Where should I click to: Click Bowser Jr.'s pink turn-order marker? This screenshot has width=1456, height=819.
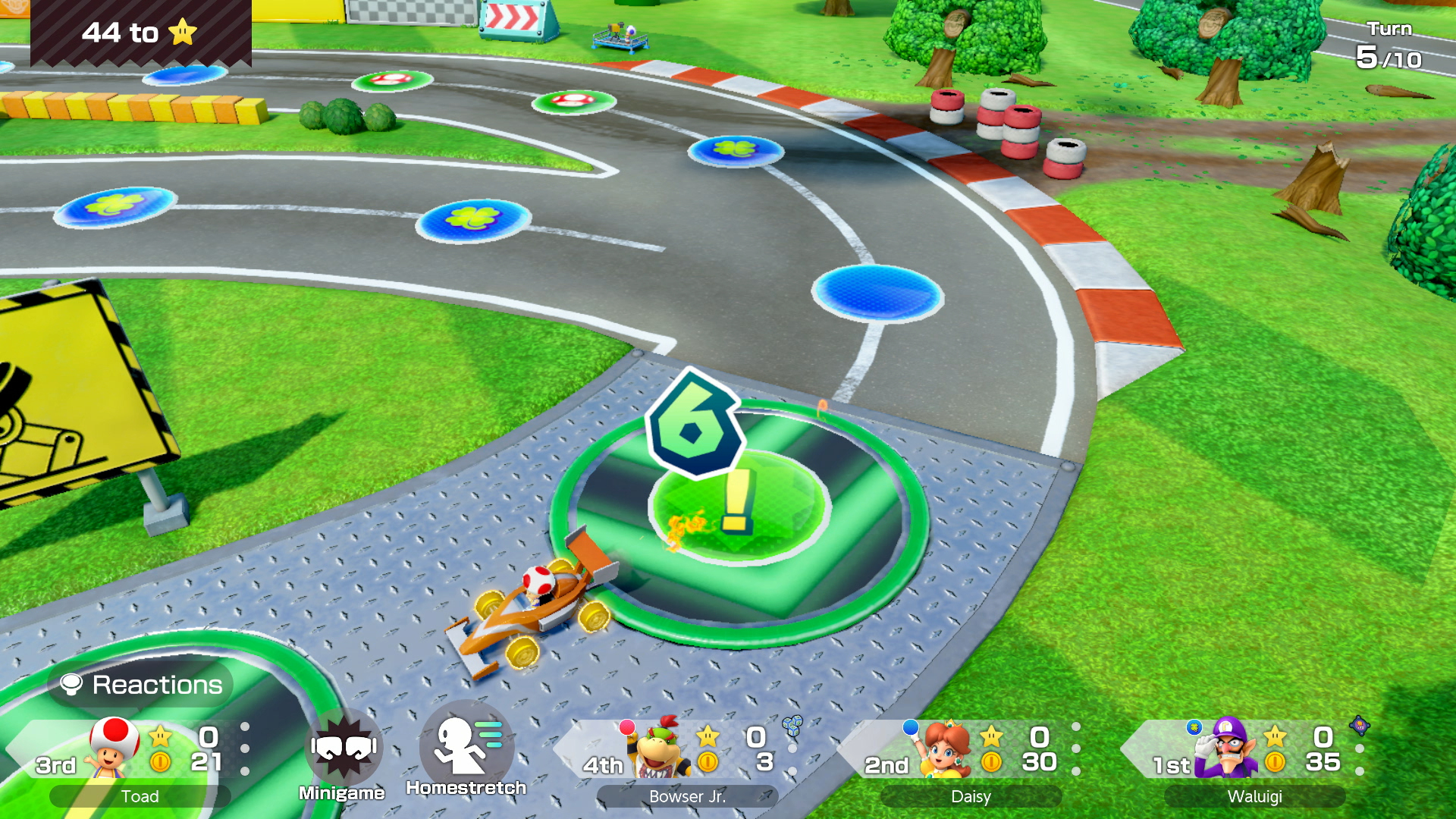pyautogui.click(x=626, y=726)
